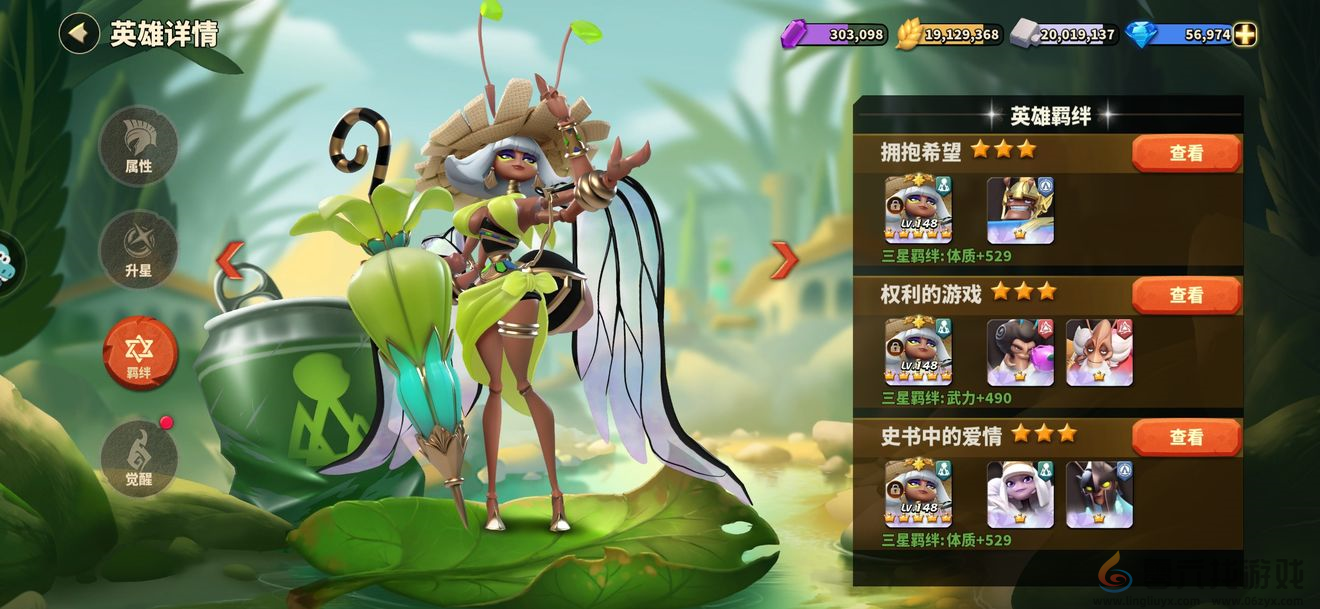This screenshot has height=609, width=1320.
Task: Open the 属性 attributes tab
Action: tap(139, 146)
